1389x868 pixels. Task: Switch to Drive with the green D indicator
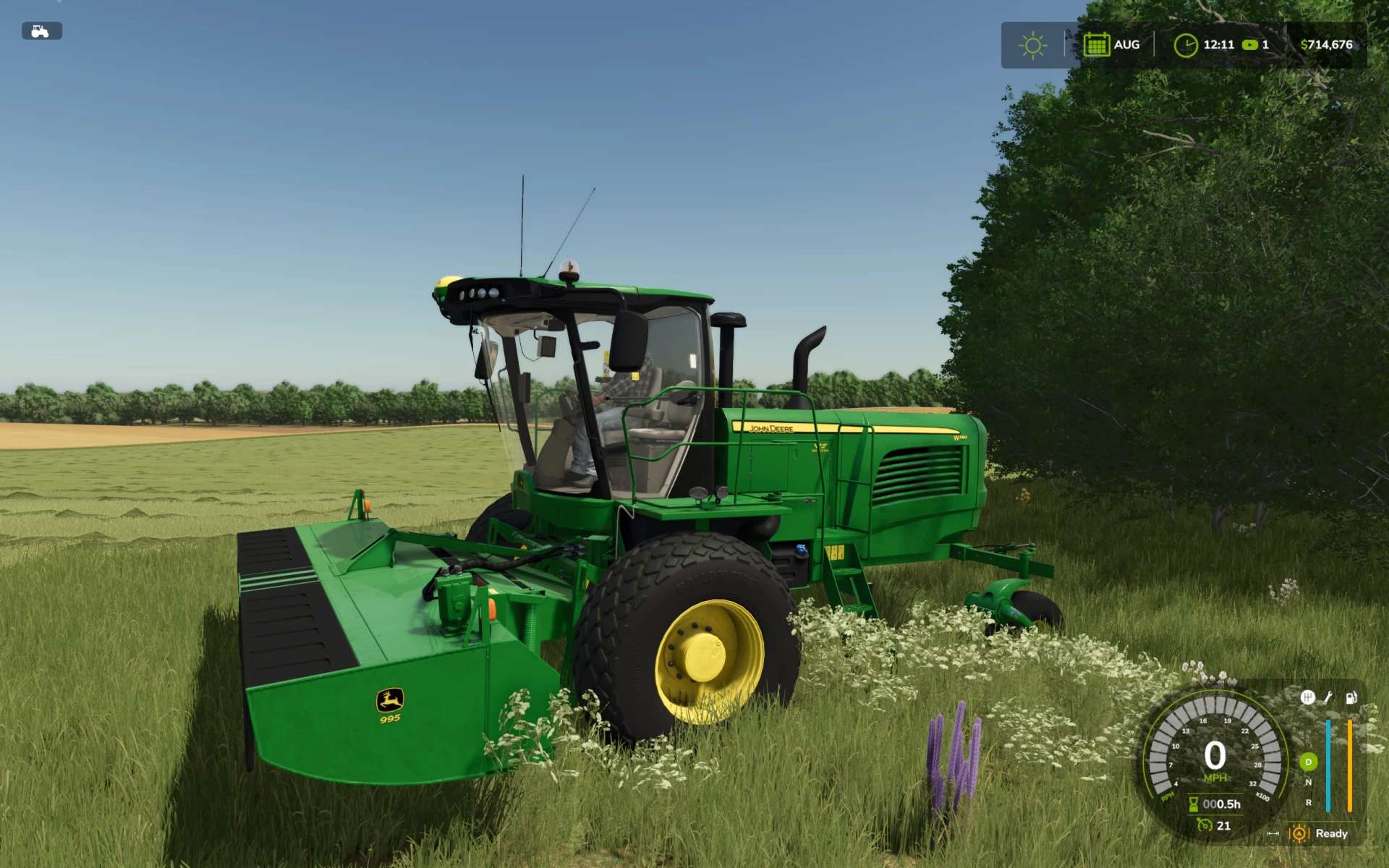[x=1308, y=762]
